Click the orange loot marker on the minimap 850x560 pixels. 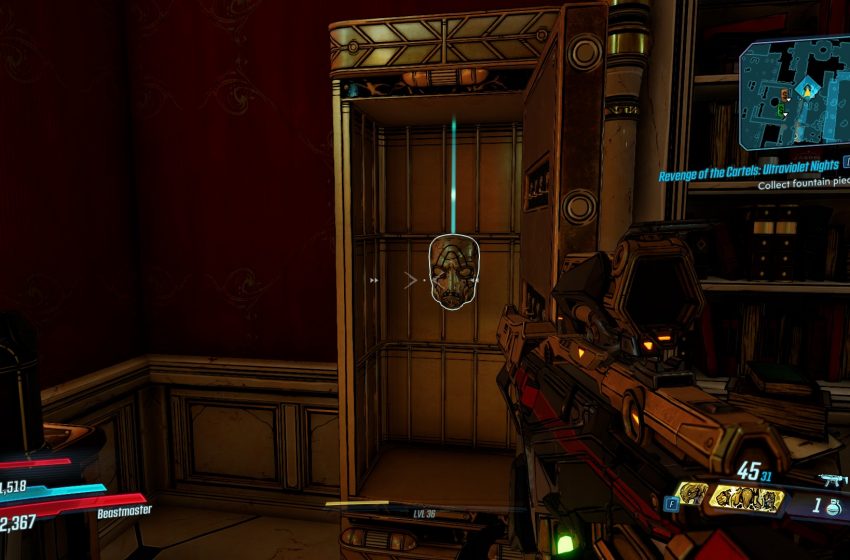pos(784,95)
